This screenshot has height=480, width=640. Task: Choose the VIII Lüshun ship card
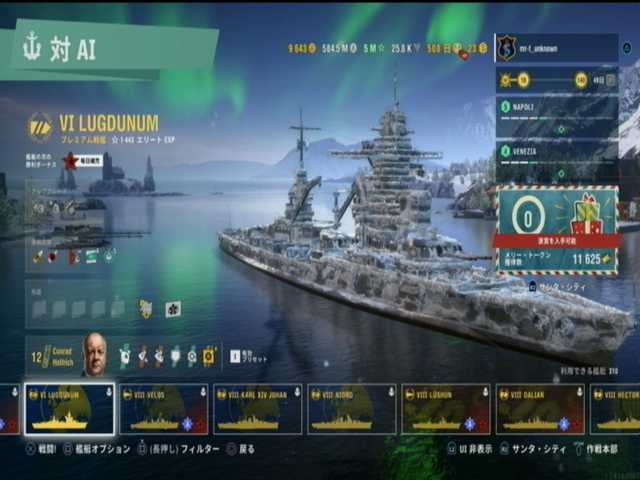coord(446,409)
